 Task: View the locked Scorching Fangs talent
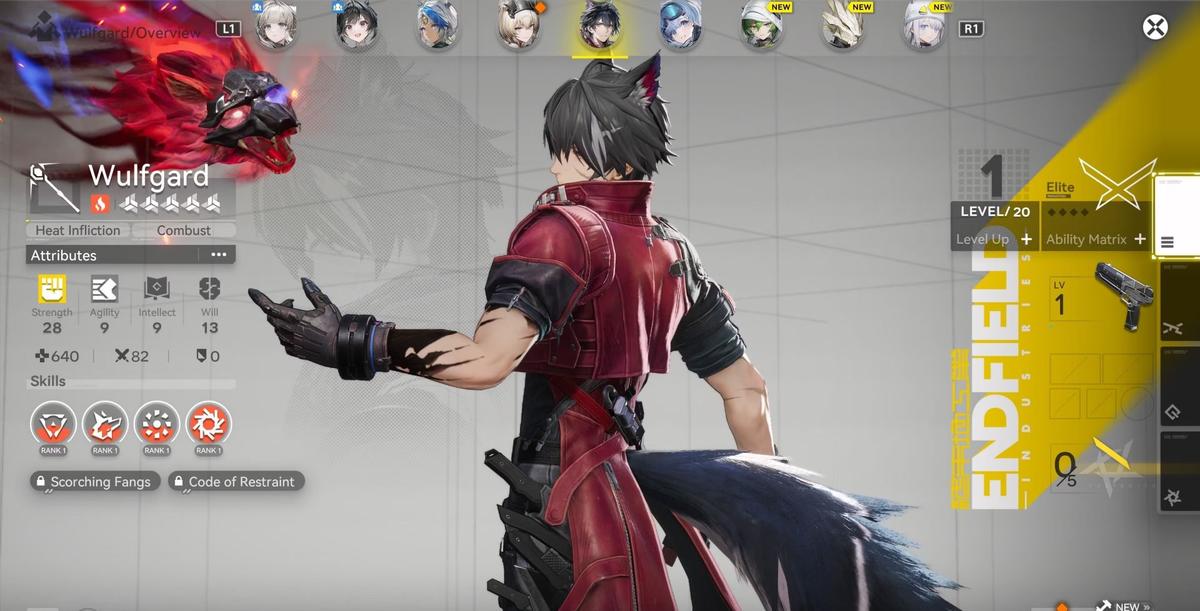94,482
